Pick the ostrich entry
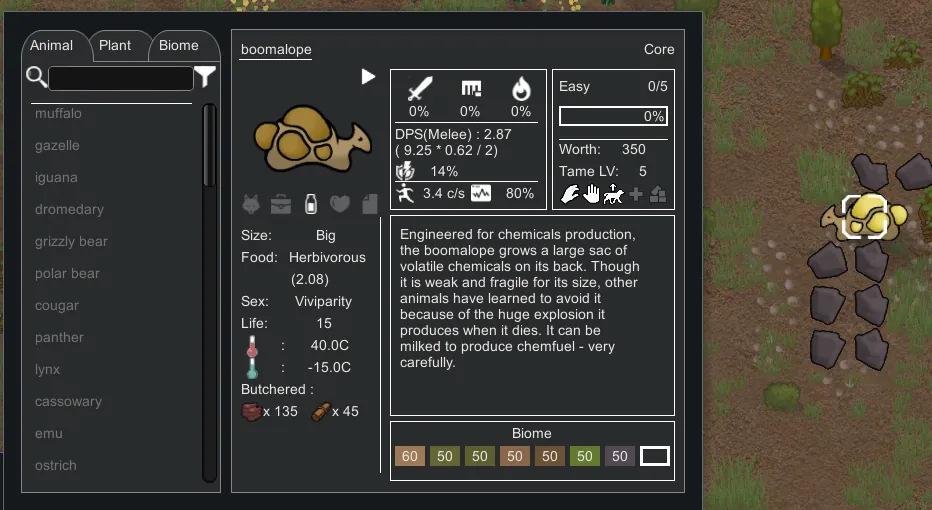The height and width of the screenshot is (510, 932). pos(56,466)
